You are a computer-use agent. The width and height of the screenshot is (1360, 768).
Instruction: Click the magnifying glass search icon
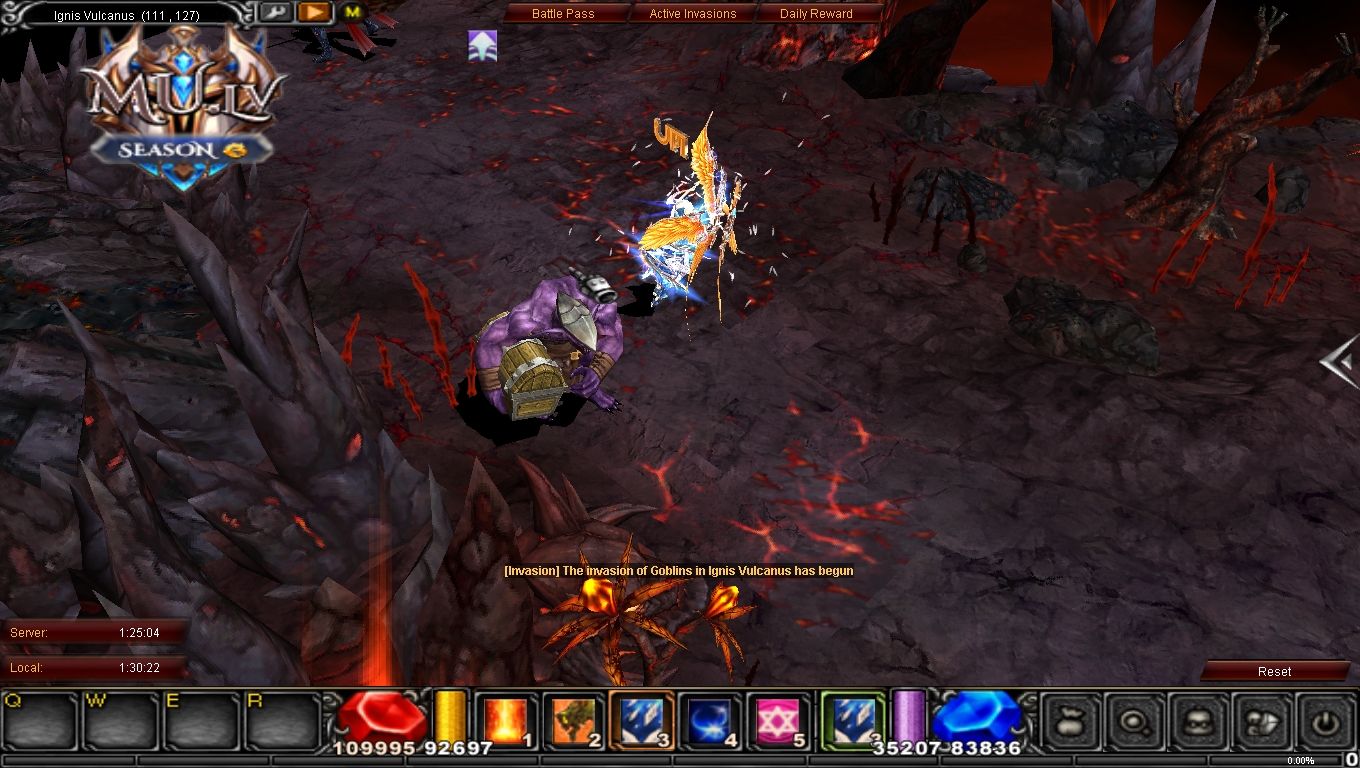[1135, 722]
